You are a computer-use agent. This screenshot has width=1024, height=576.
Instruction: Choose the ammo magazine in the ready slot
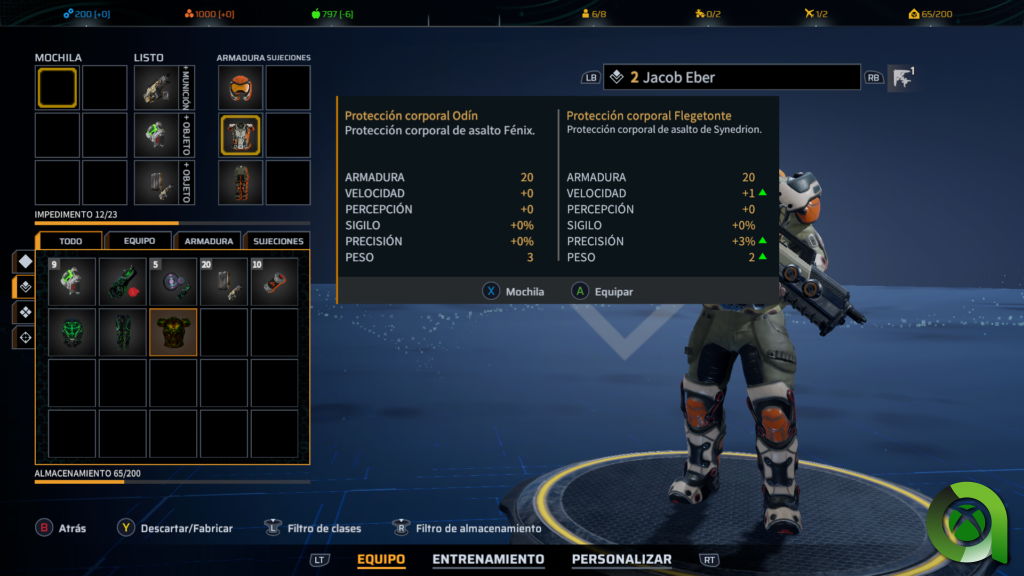coord(157,183)
